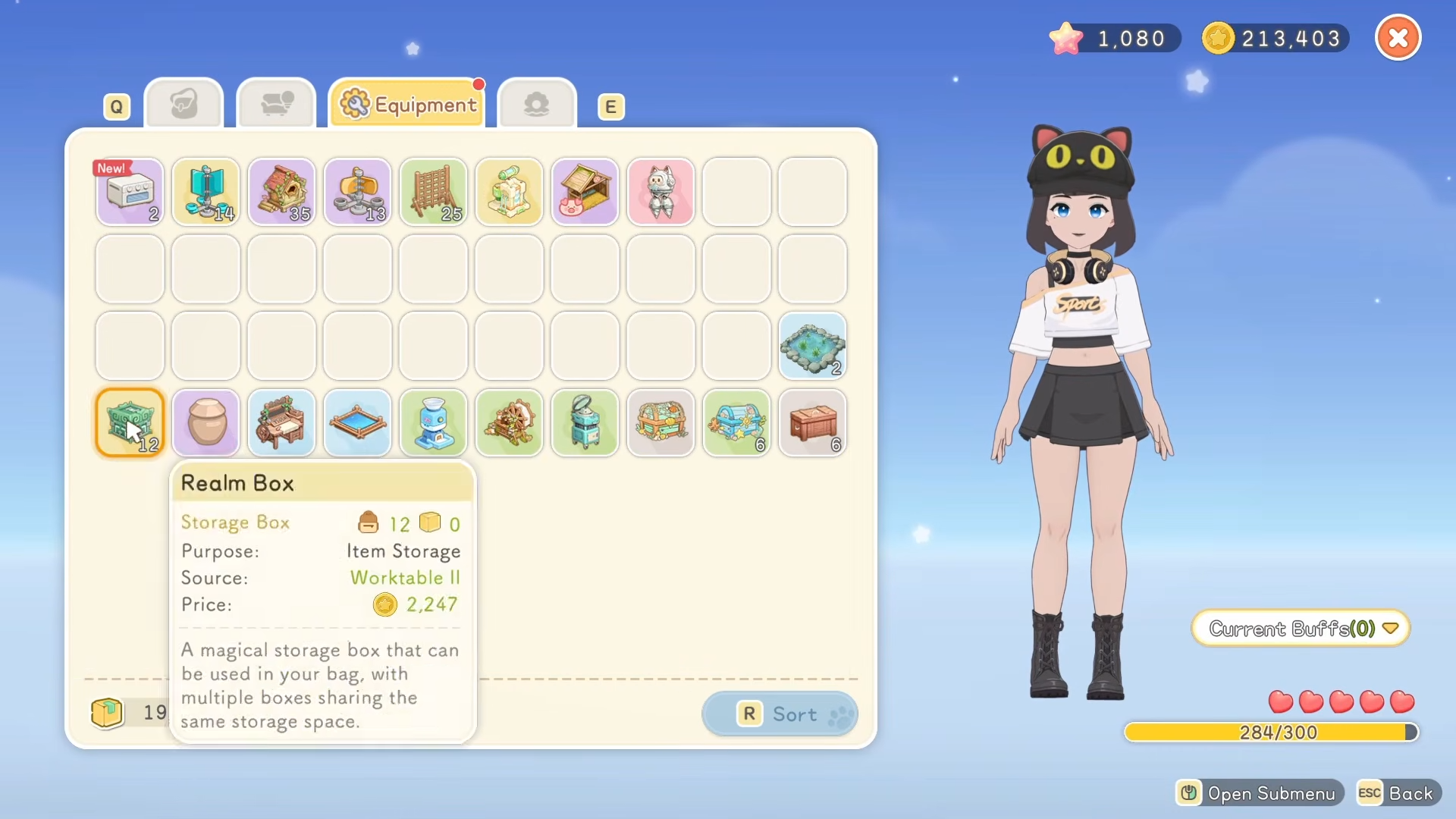Select the red wooden crate slot
The image size is (1456, 819).
[812, 422]
